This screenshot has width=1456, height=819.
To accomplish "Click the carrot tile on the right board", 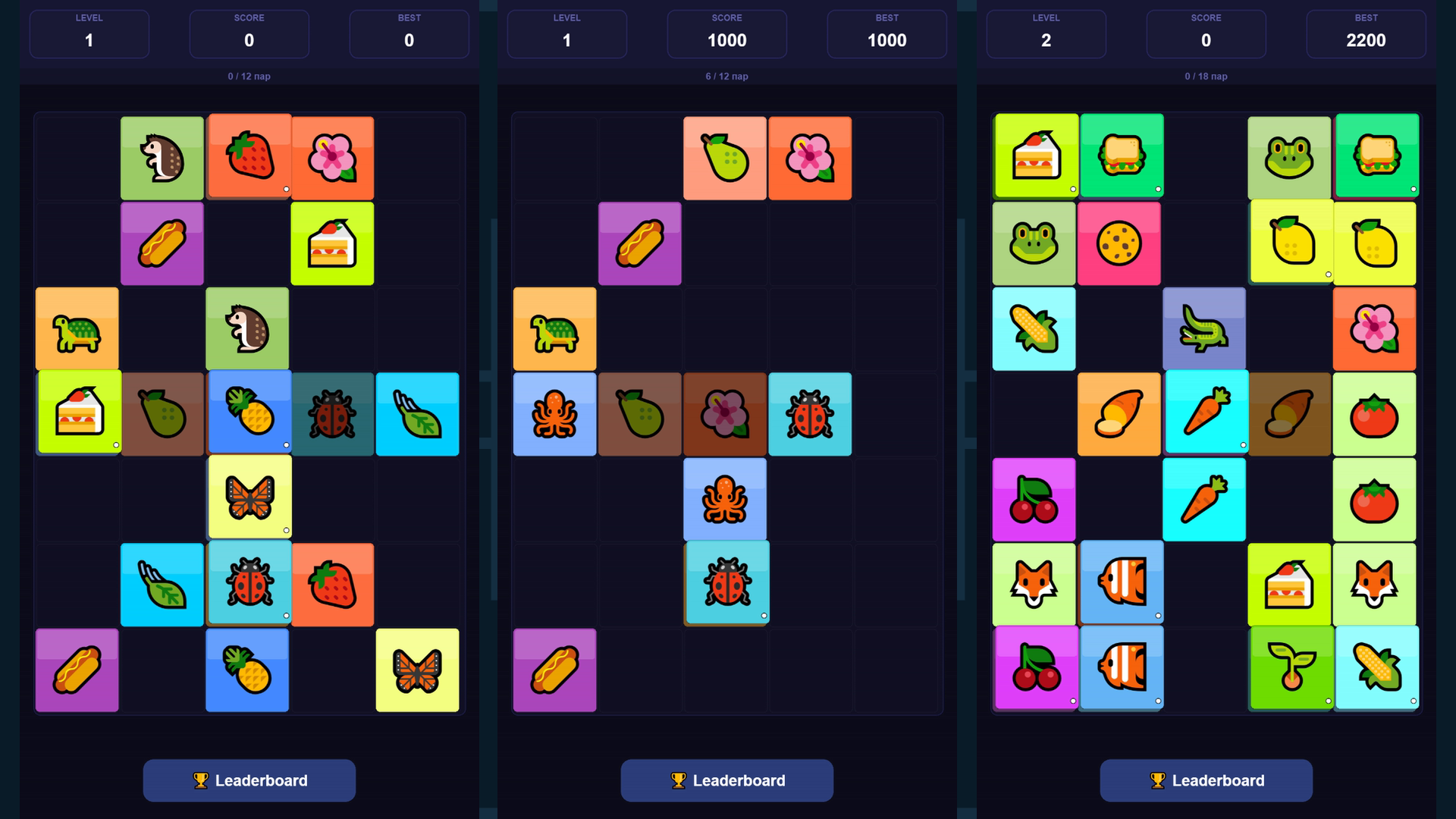I will pos(1206,414).
